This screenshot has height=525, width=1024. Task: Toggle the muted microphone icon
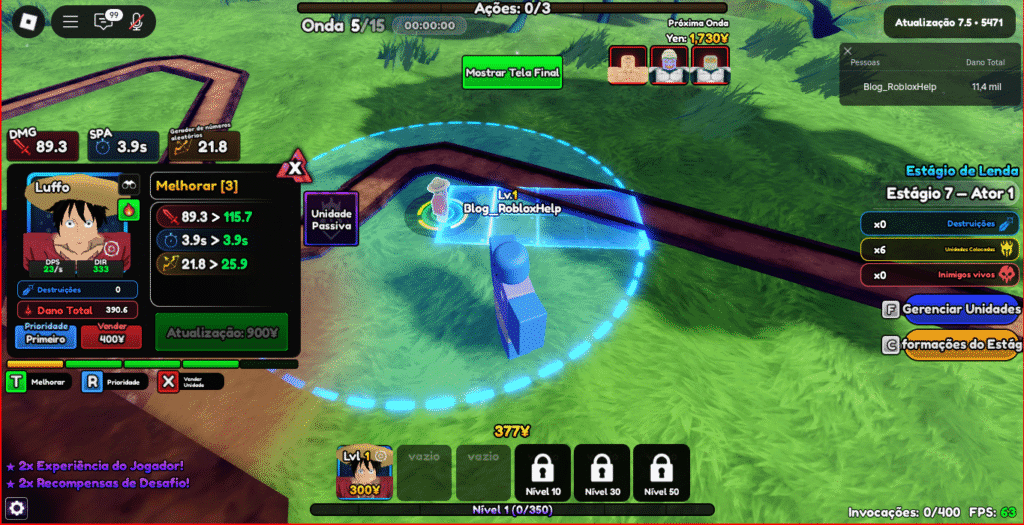tap(136, 21)
